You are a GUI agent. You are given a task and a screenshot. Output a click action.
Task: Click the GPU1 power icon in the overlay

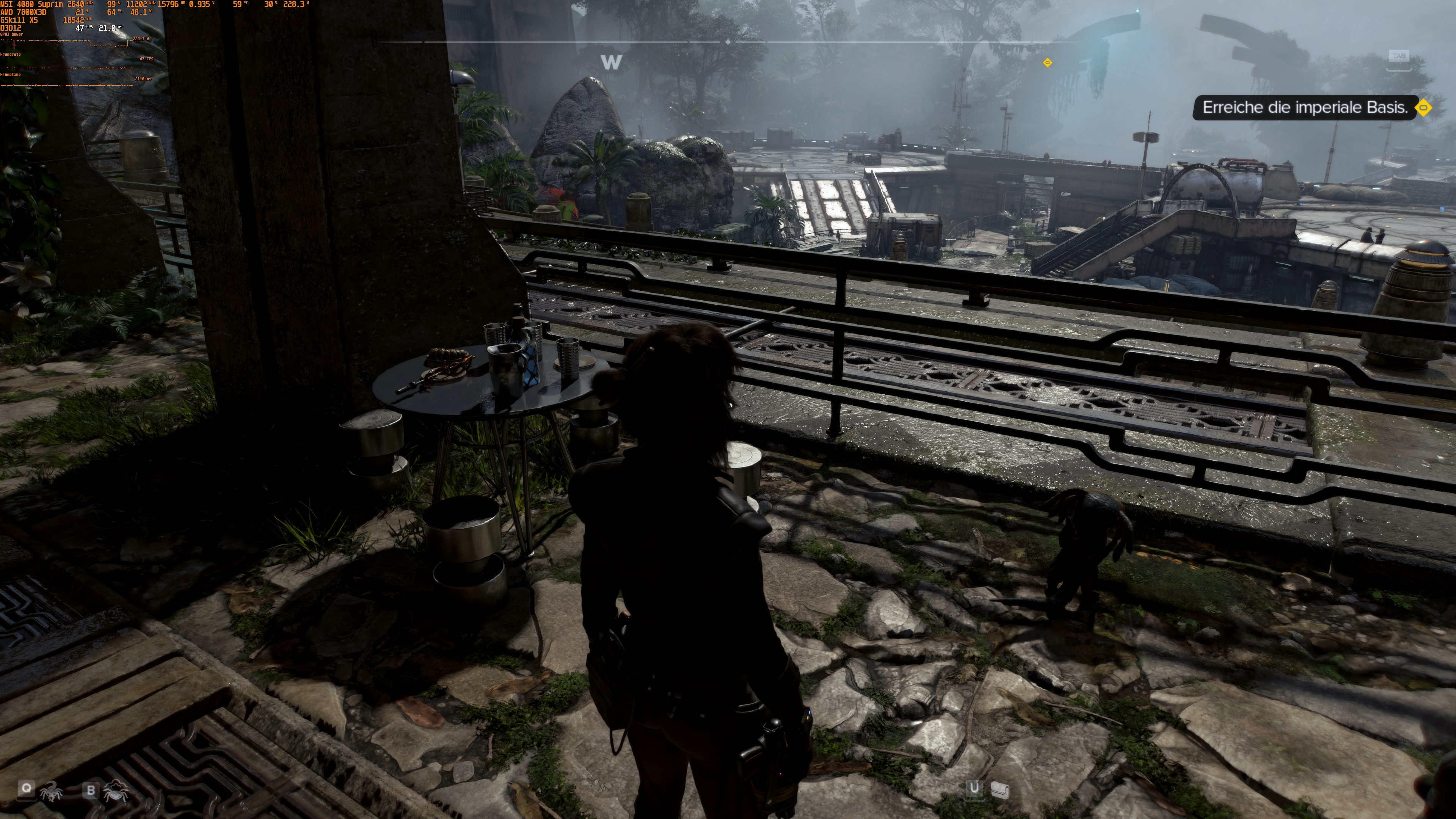[x=13, y=35]
